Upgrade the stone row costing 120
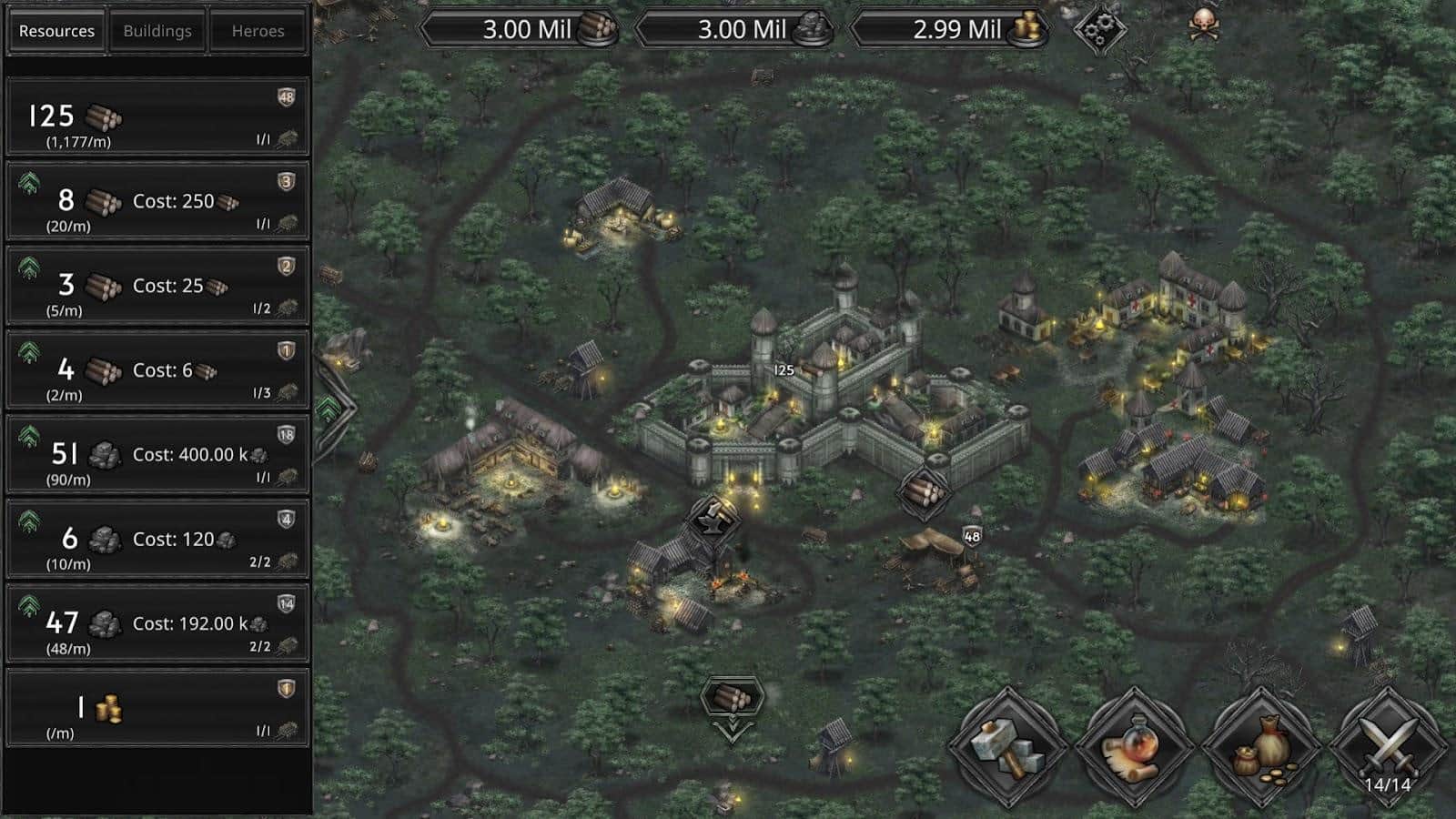1456x819 pixels. tap(29, 522)
